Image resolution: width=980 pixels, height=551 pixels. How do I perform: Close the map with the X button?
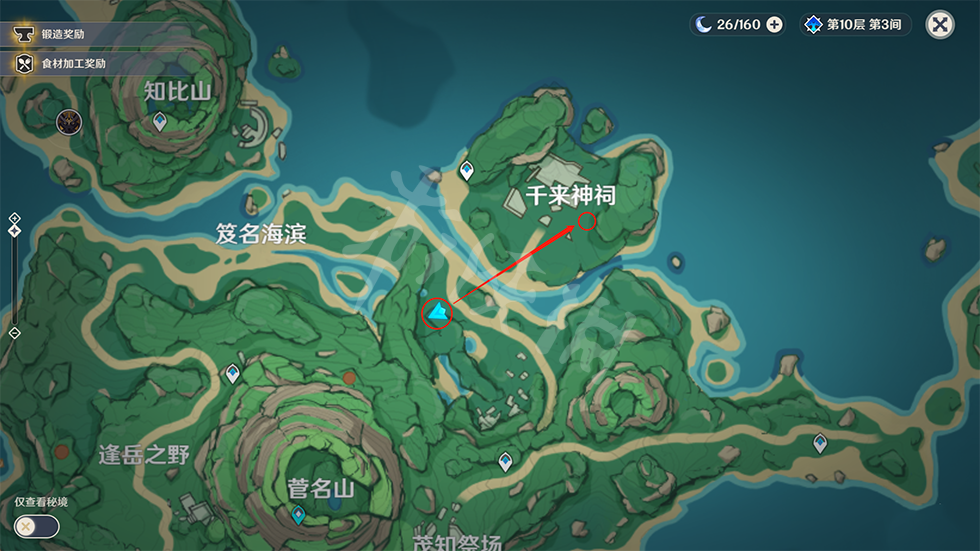[940, 25]
